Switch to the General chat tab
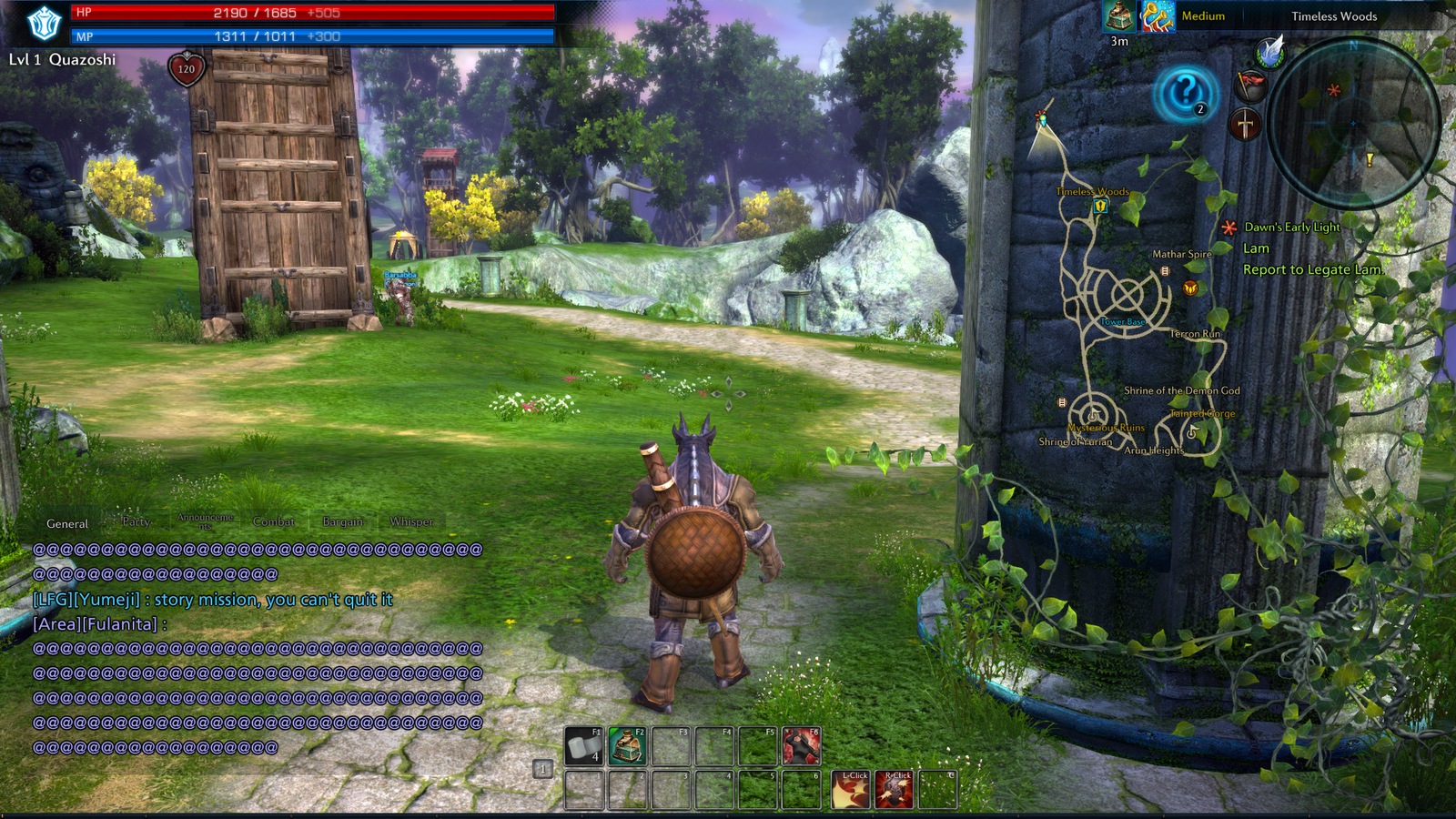 coord(67,523)
